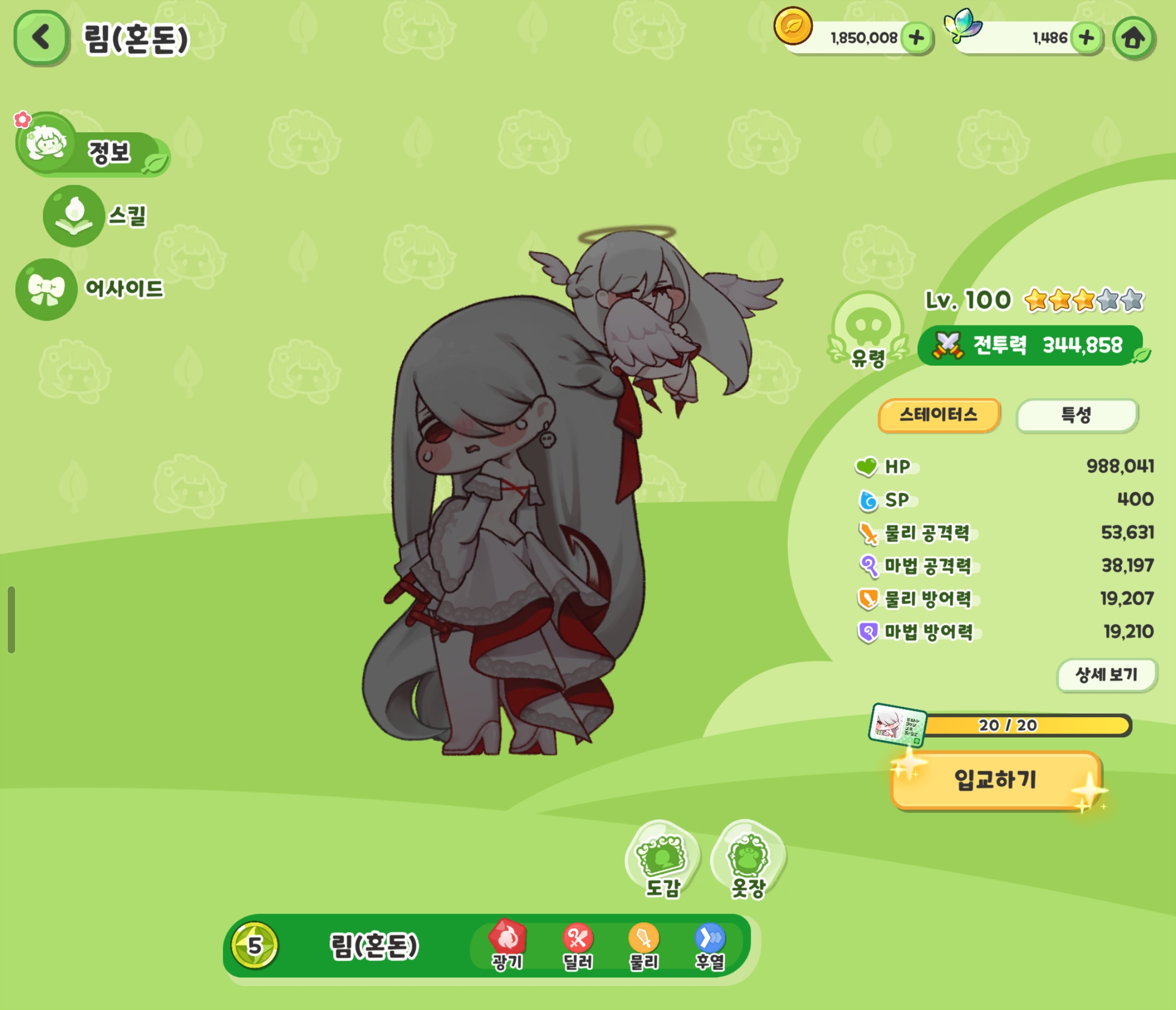Viewport: 1176px width, 1010px height.
Task: Click the character card thumbnail by the 20/20 bar
Action: tap(897, 725)
